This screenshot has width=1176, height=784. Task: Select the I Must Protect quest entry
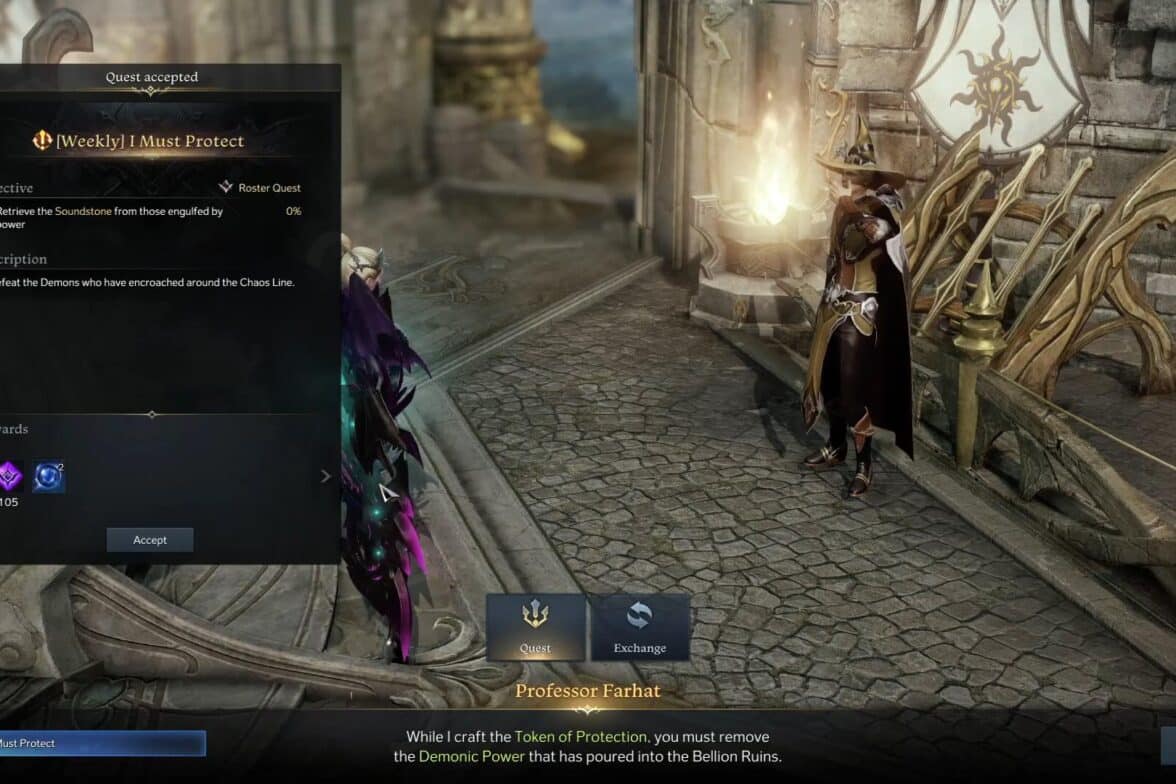(100, 743)
